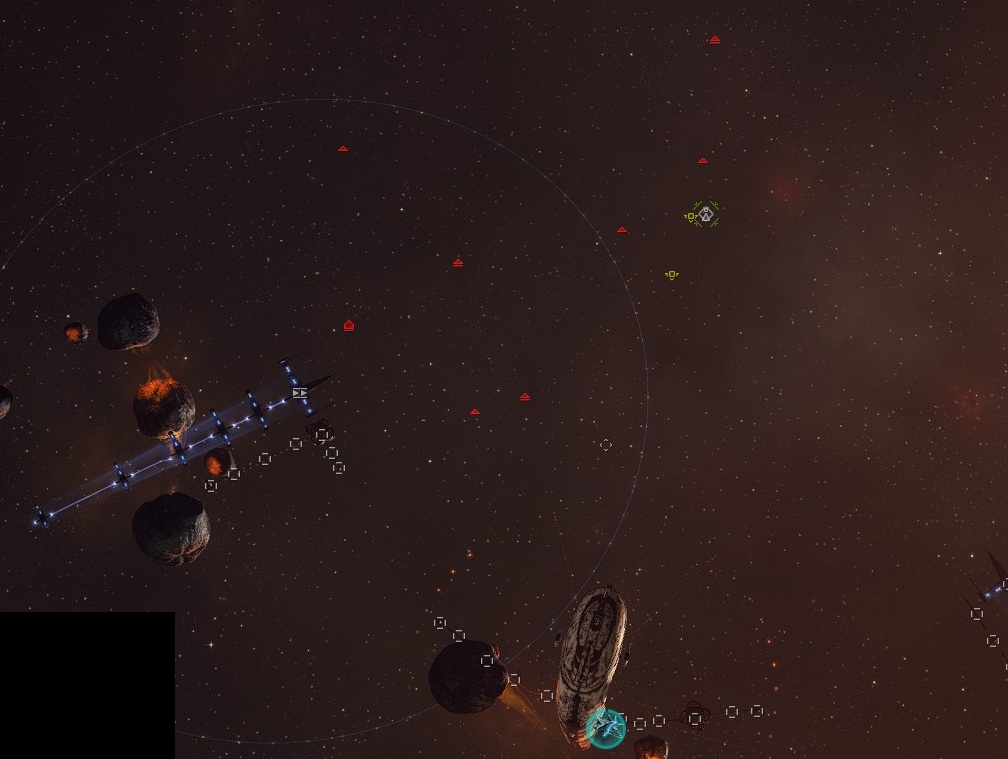Screen dimensions: 1008x759
Task: Select the cyan-highlighted ship marker
Action: tap(606, 727)
